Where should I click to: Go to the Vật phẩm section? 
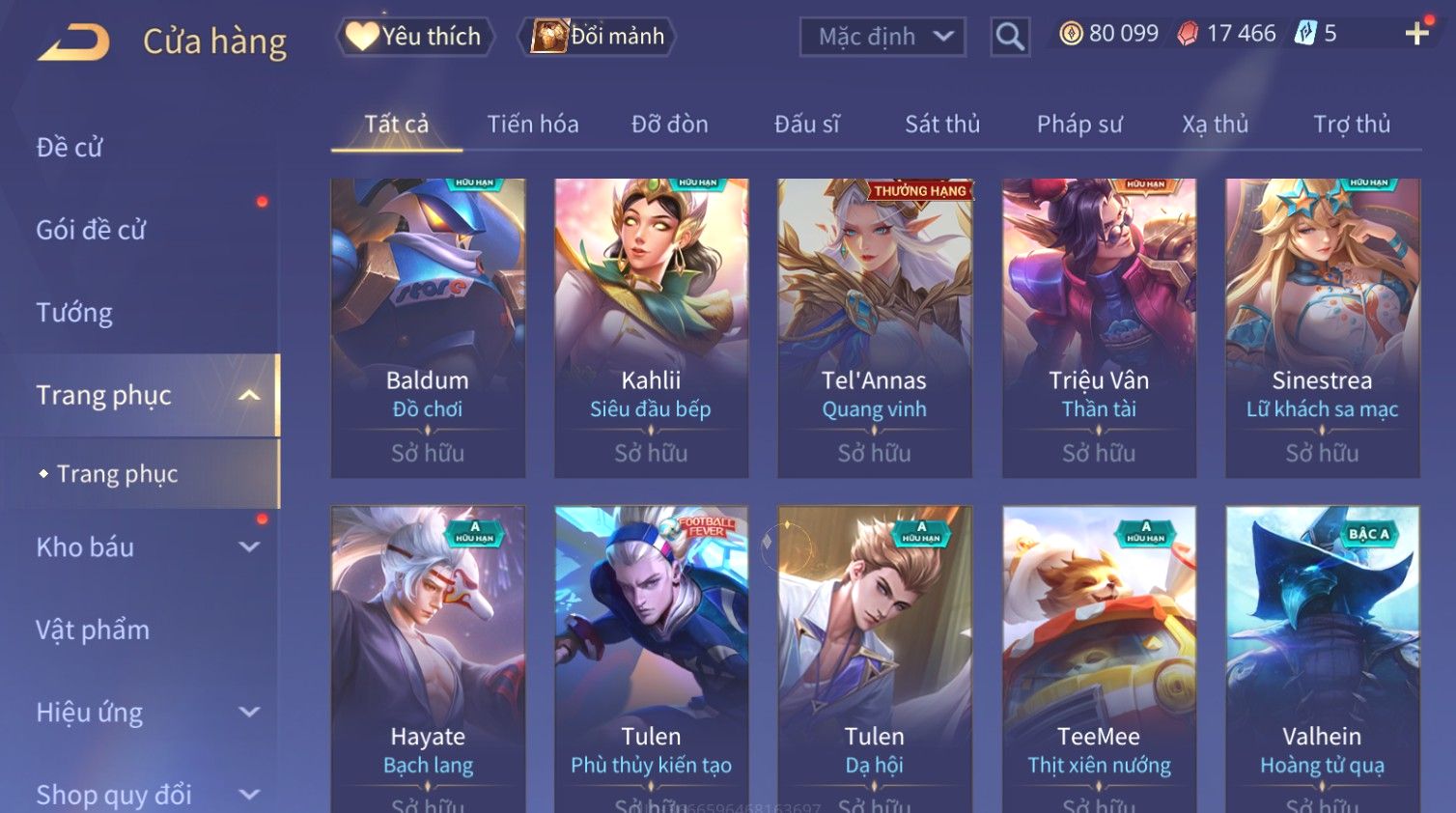pos(93,631)
